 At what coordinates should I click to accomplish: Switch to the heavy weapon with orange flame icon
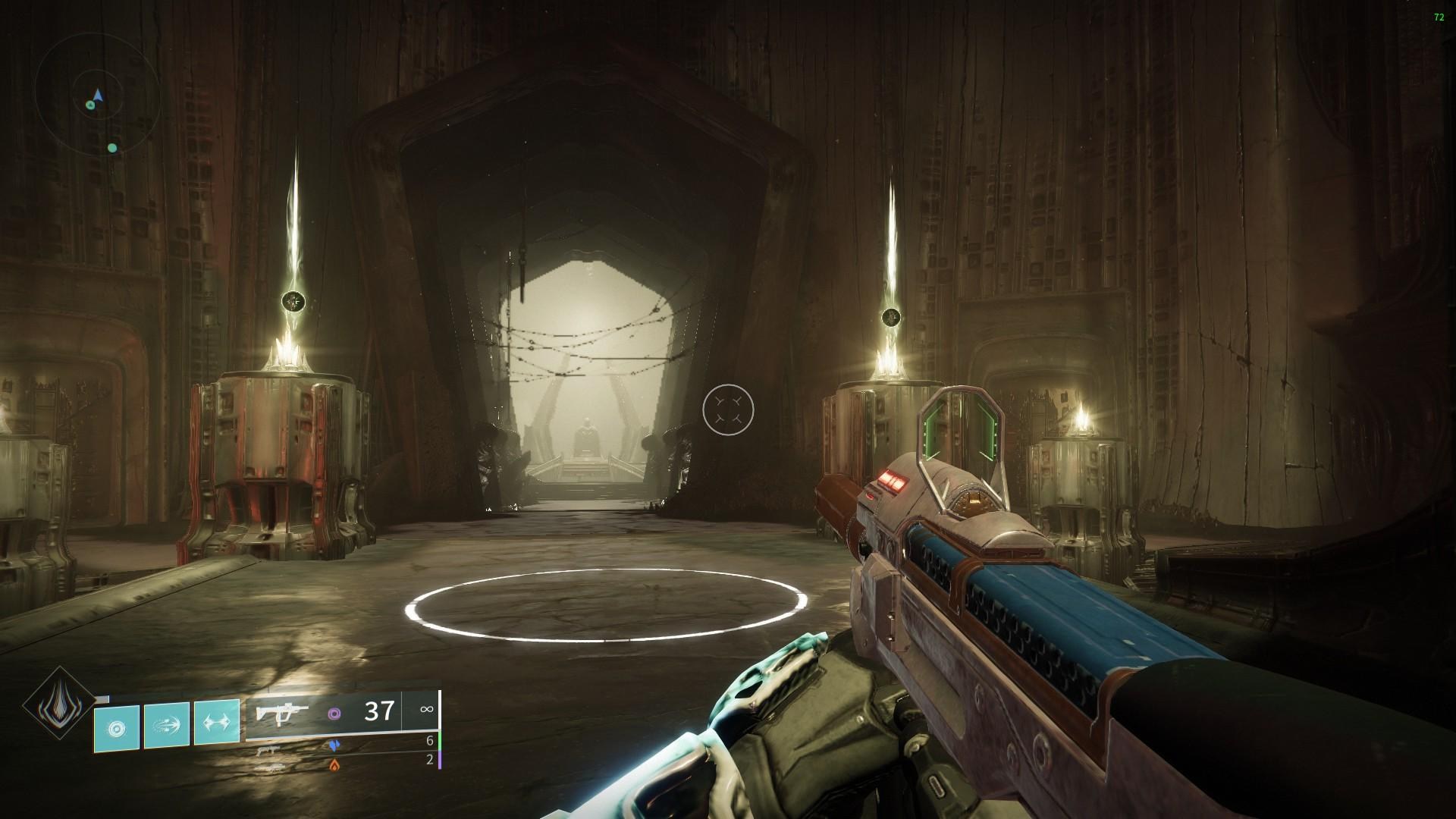265,767
